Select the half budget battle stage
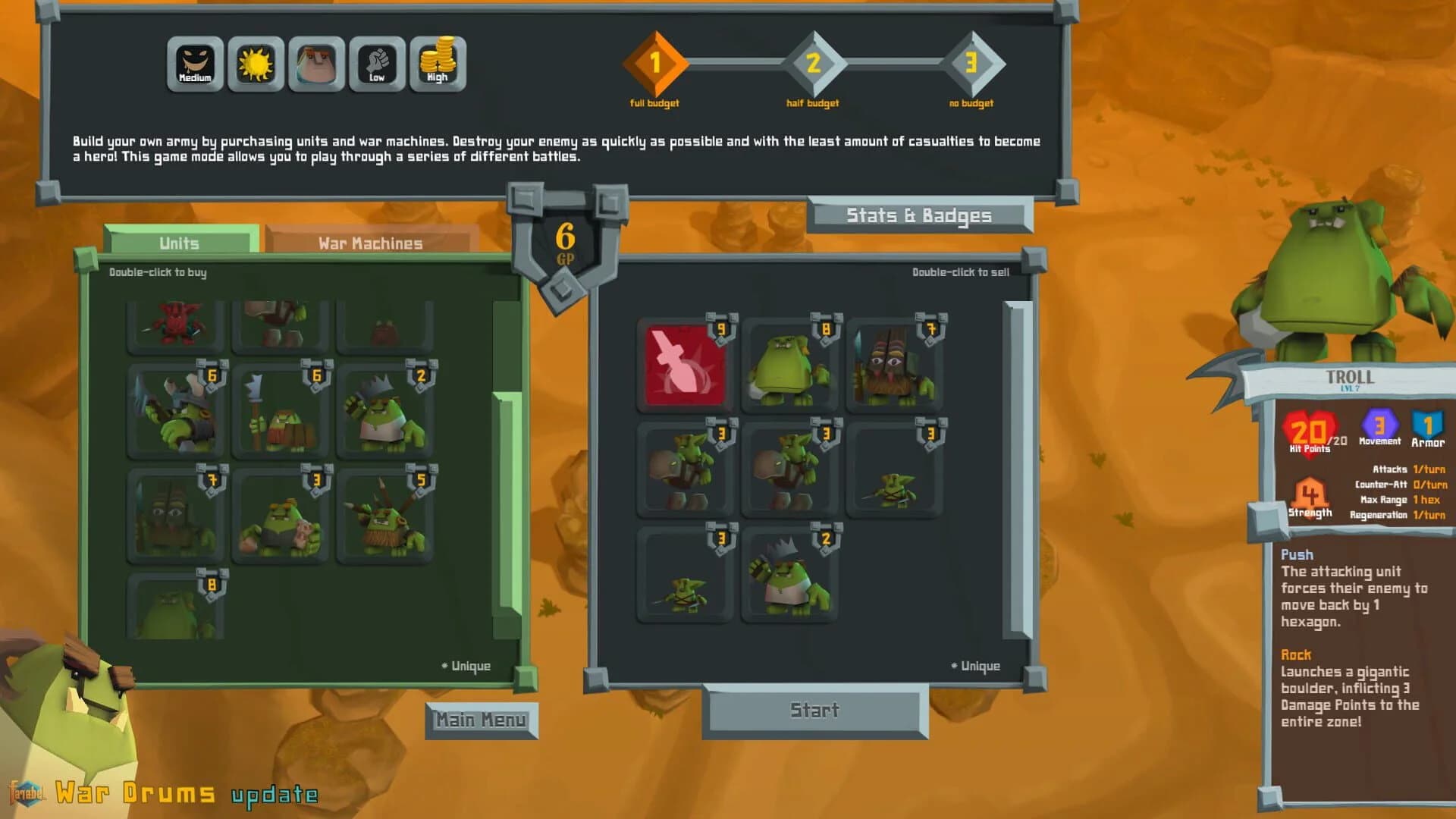 (x=813, y=64)
